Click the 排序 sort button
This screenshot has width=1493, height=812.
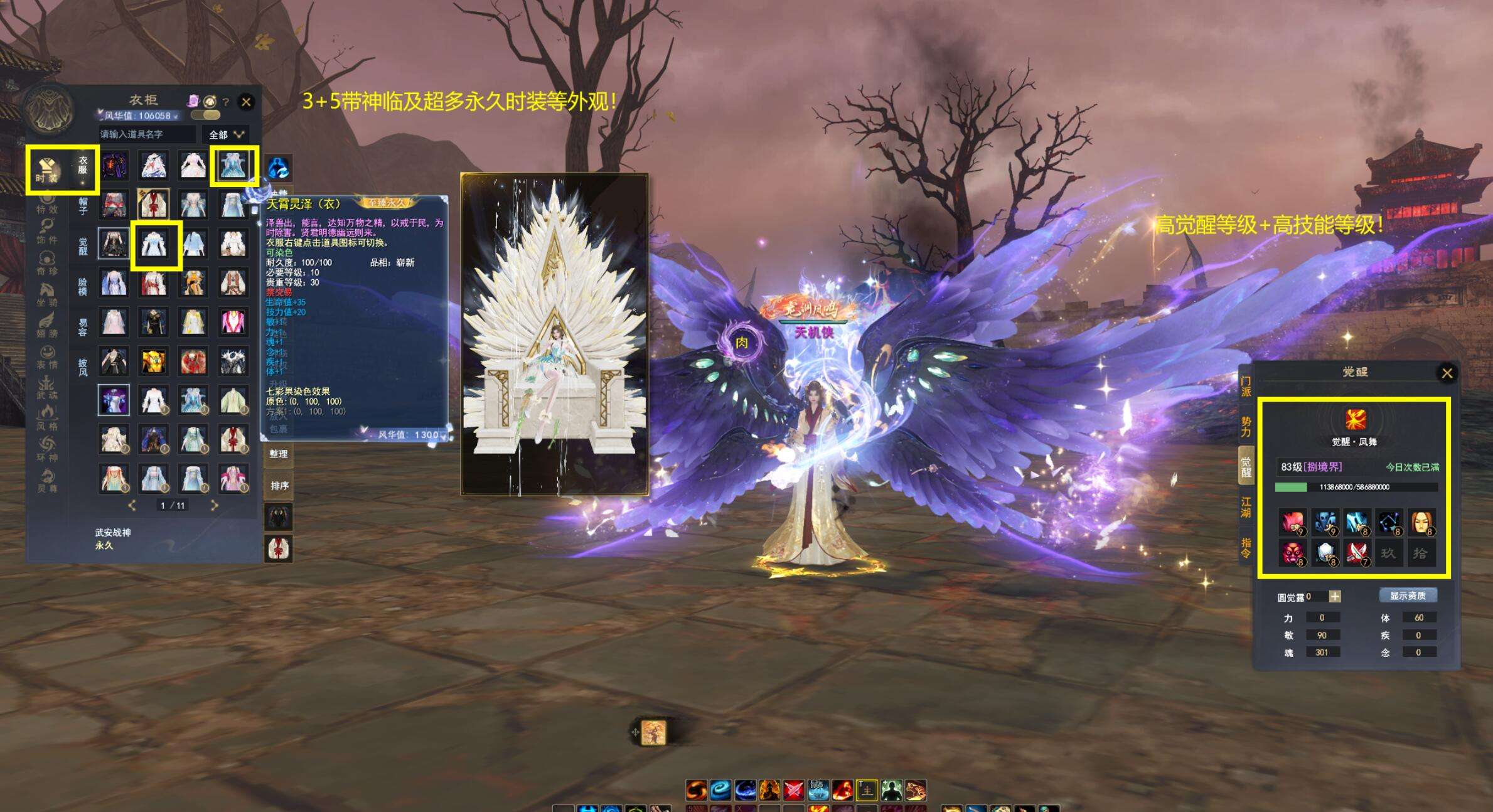click(x=279, y=486)
